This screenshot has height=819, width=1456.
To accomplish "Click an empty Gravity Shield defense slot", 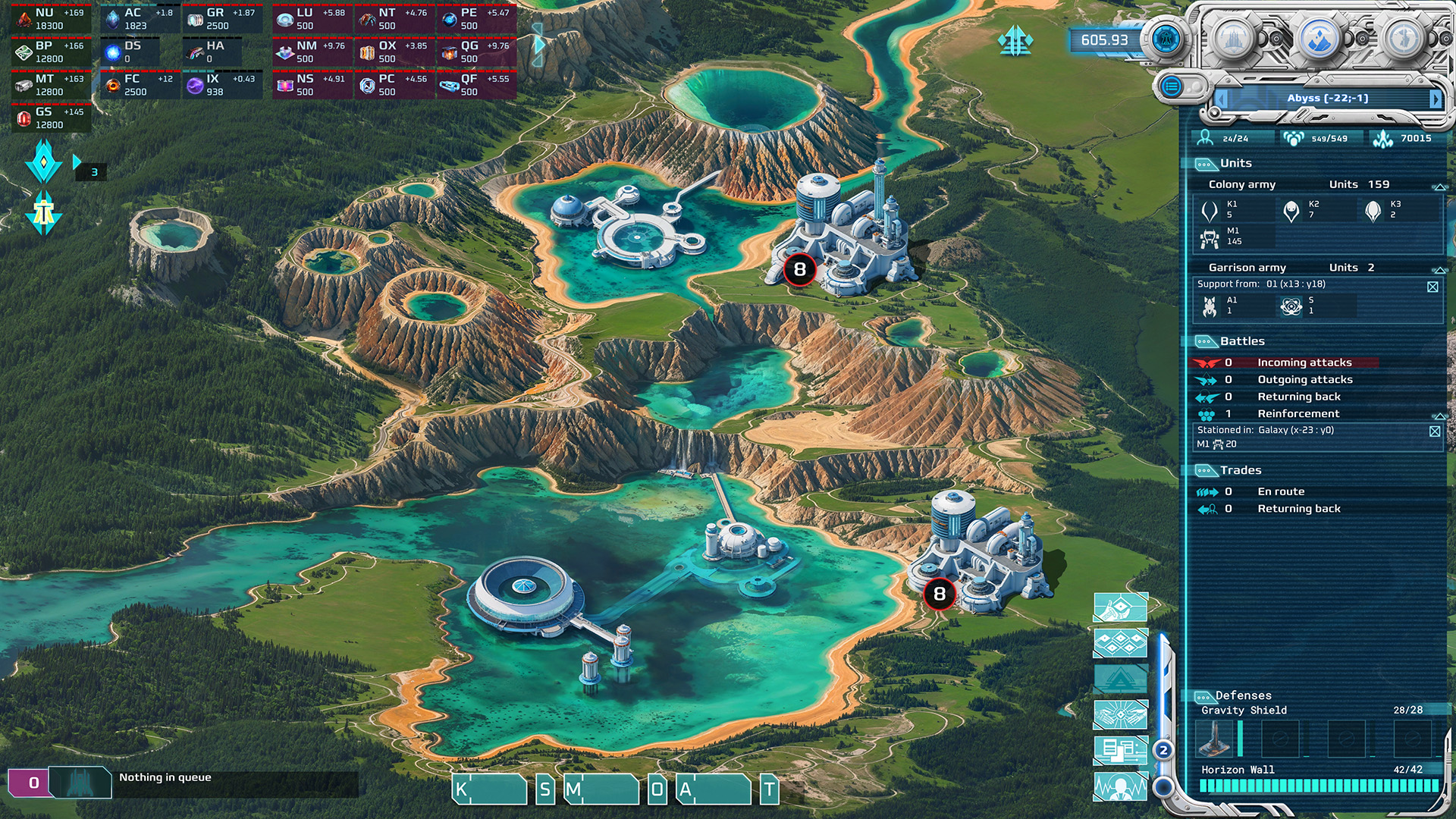I will [x=1279, y=739].
